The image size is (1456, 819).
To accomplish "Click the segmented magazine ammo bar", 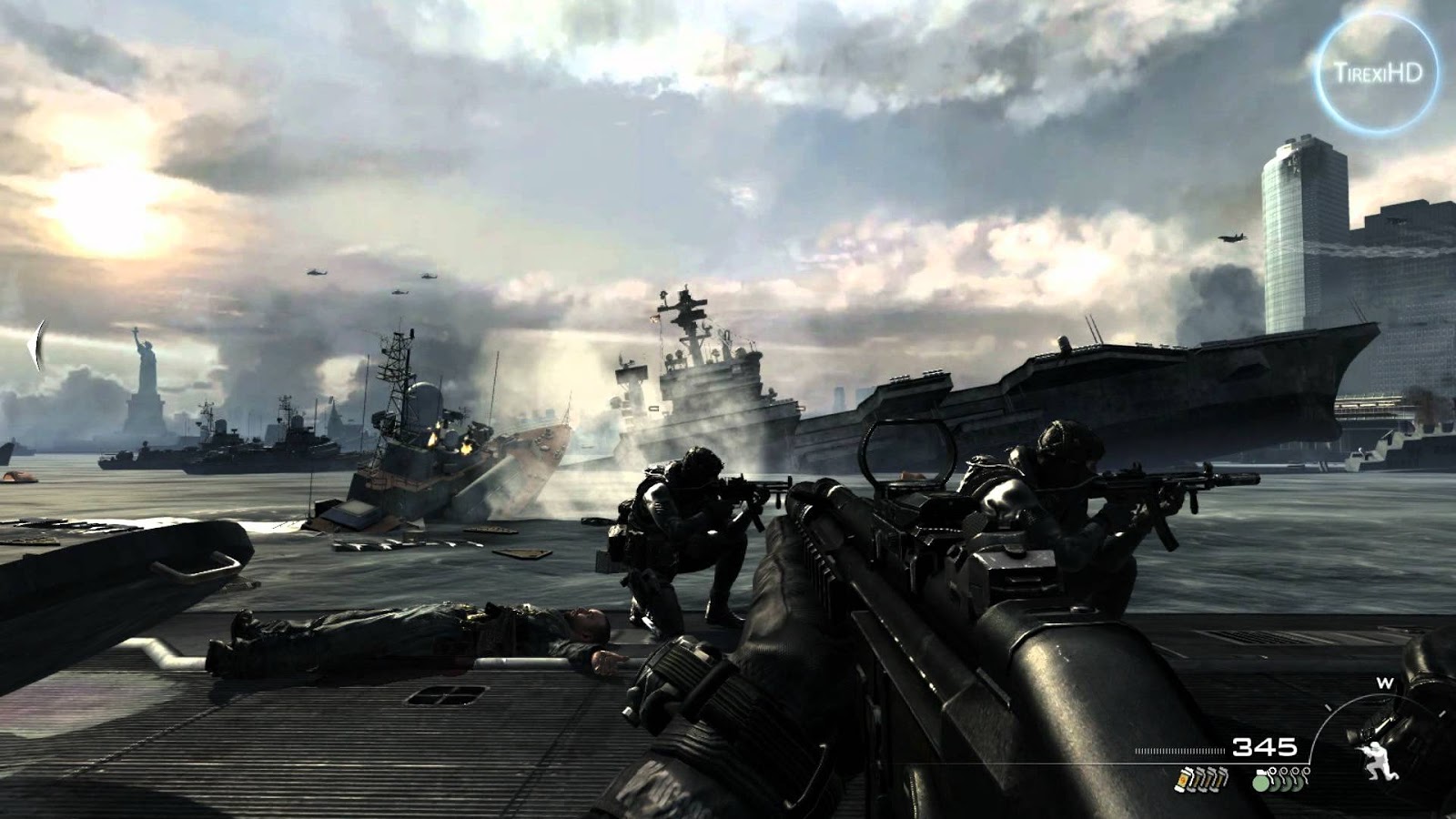I will pyautogui.click(x=1178, y=750).
